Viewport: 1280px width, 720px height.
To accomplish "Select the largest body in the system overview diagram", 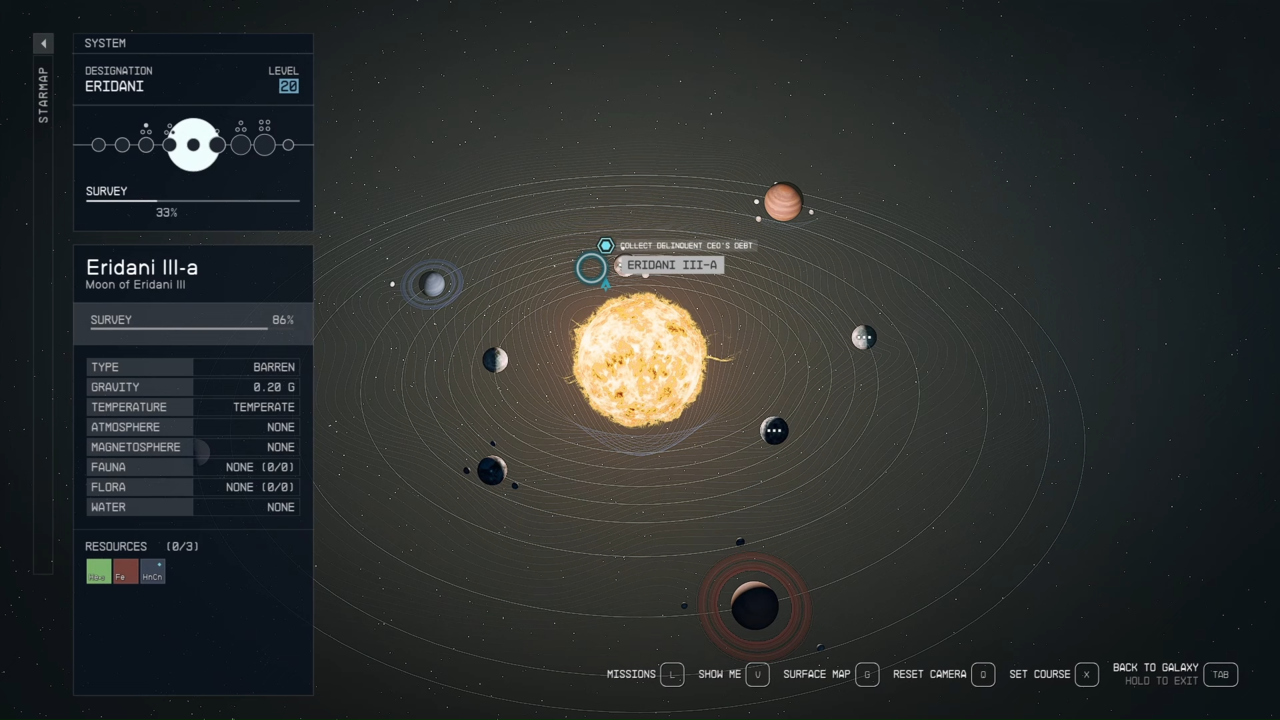I will [192, 144].
